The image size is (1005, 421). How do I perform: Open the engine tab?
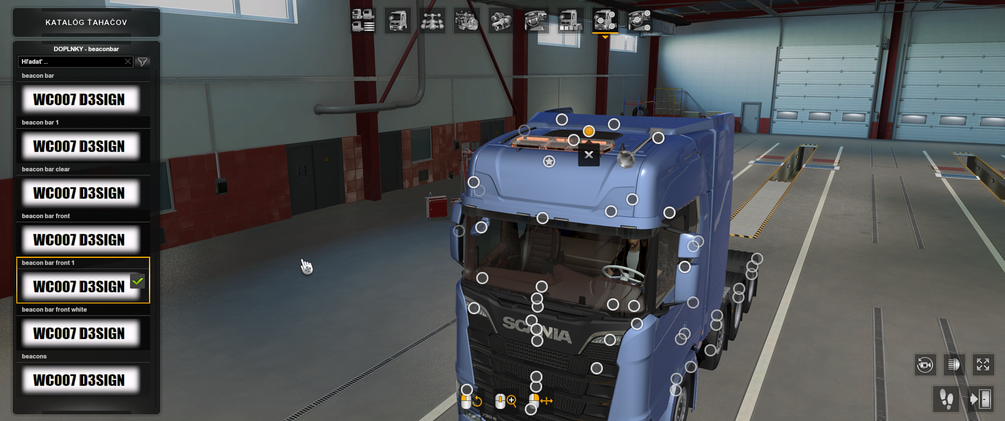pyautogui.click(x=466, y=20)
